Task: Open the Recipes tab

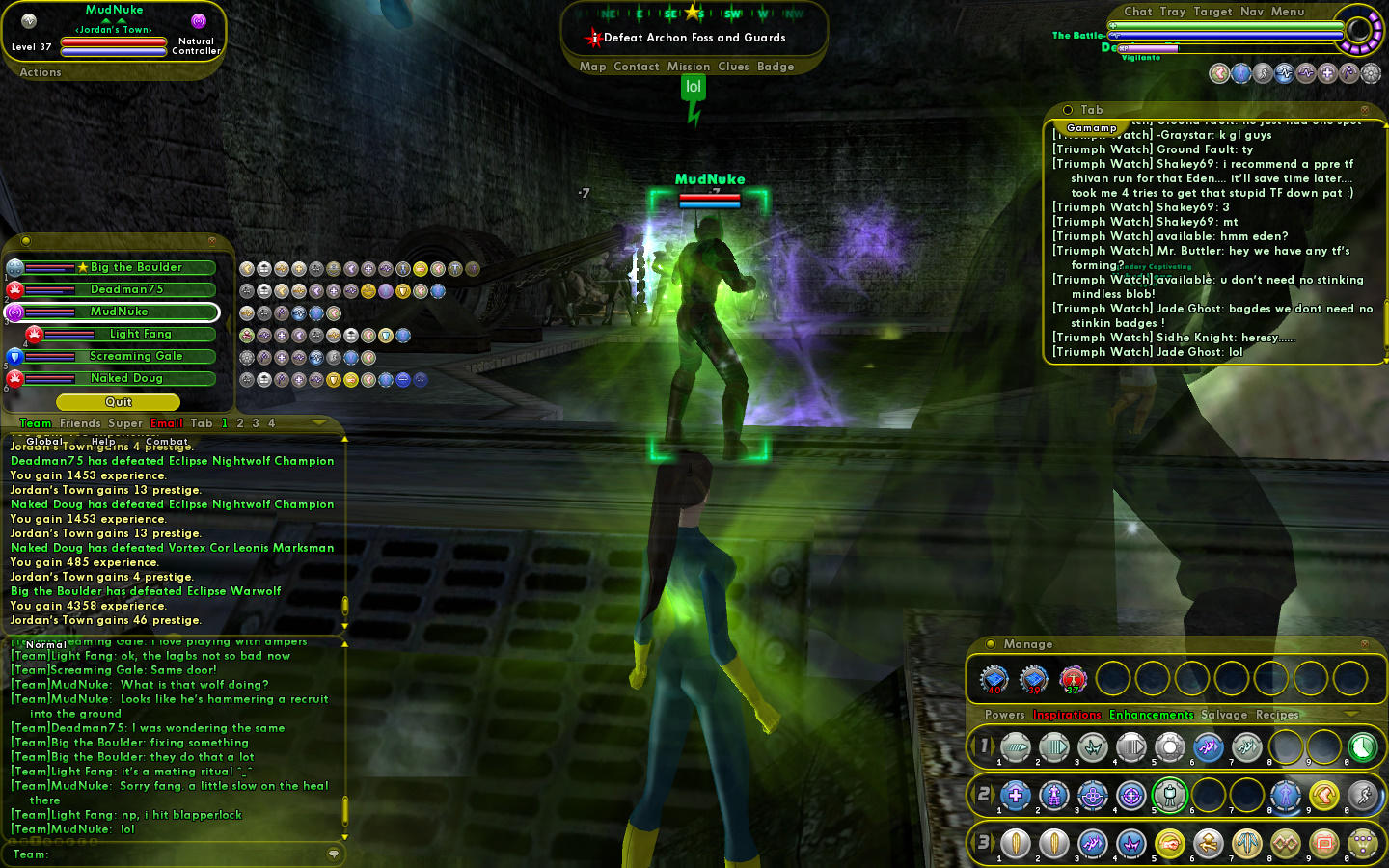Action: [1277, 715]
